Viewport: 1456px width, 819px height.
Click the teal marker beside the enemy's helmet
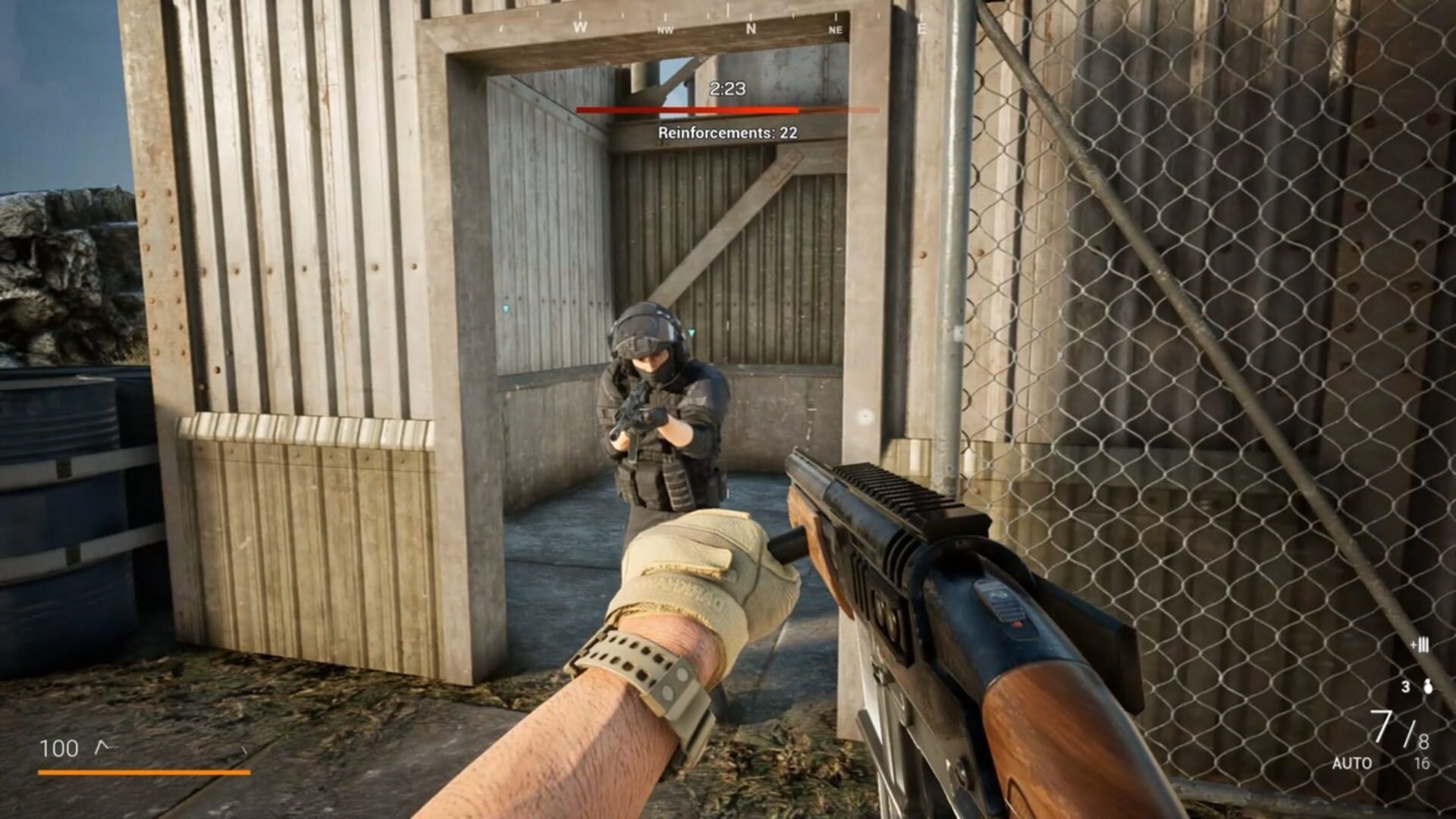click(691, 332)
